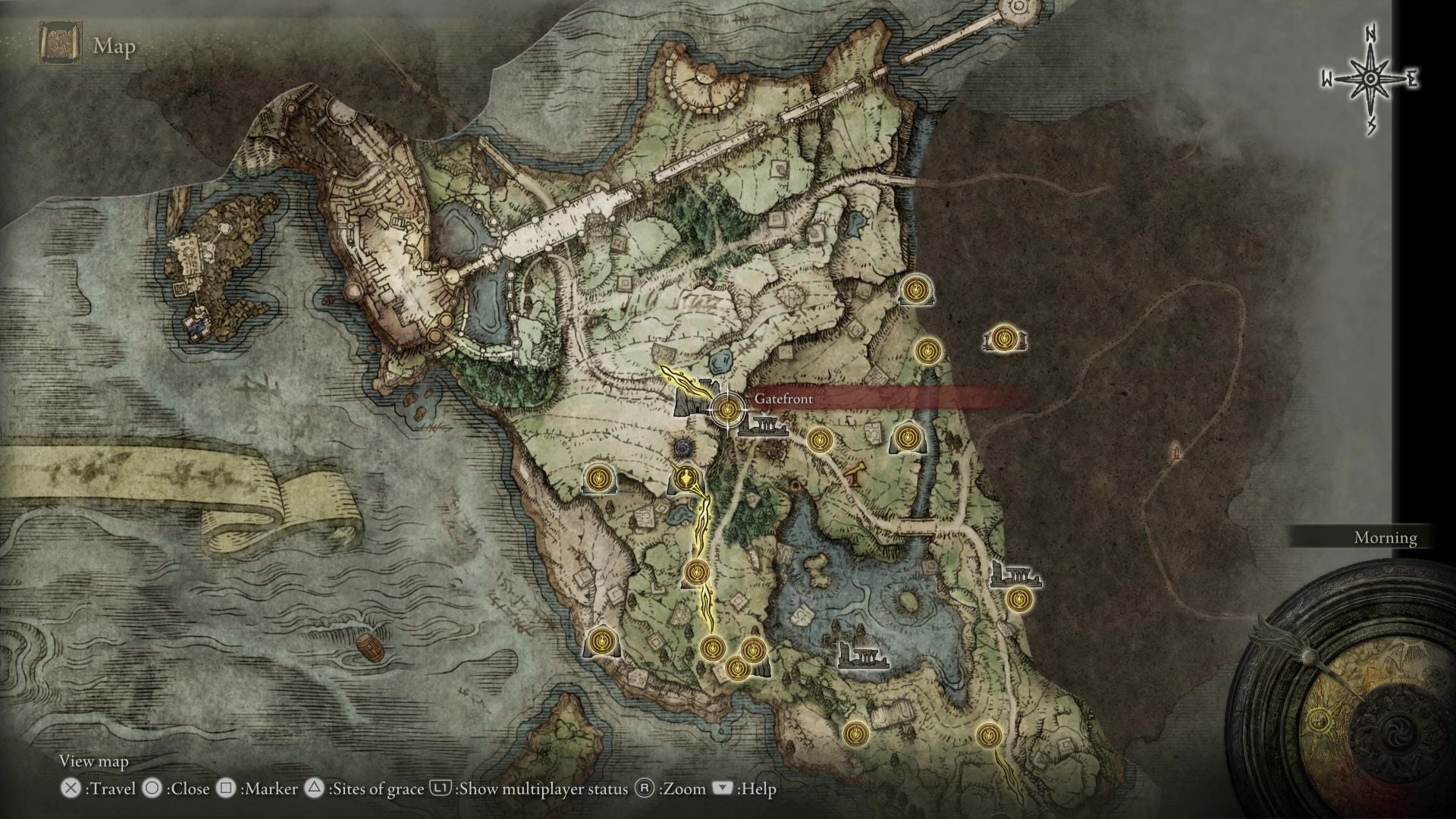The width and height of the screenshot is (1456, 819).
Task: Place a Marker using the Square option
Action: point(227,789)
